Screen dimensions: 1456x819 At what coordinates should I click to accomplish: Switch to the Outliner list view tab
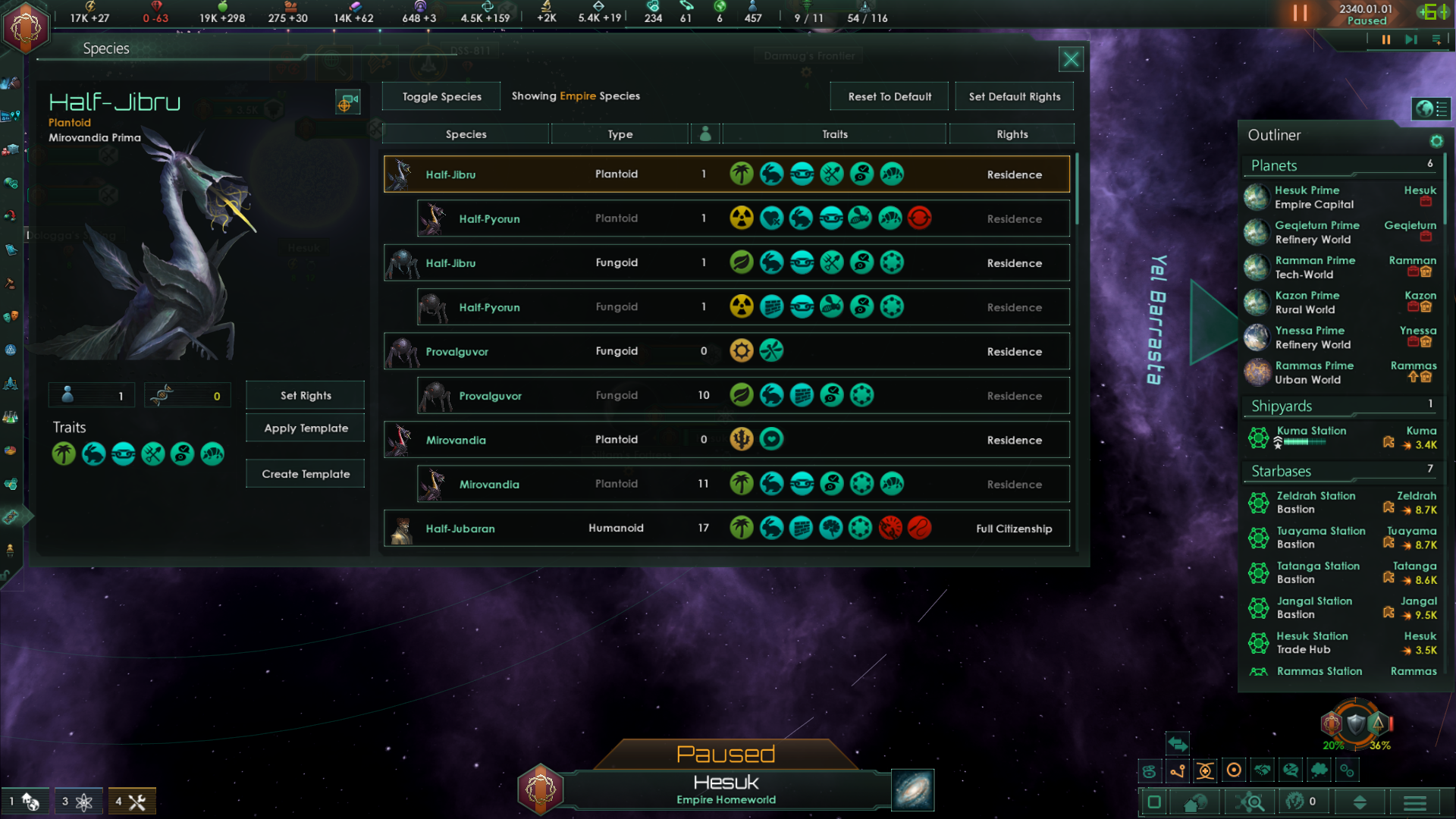click(1442, 108)
